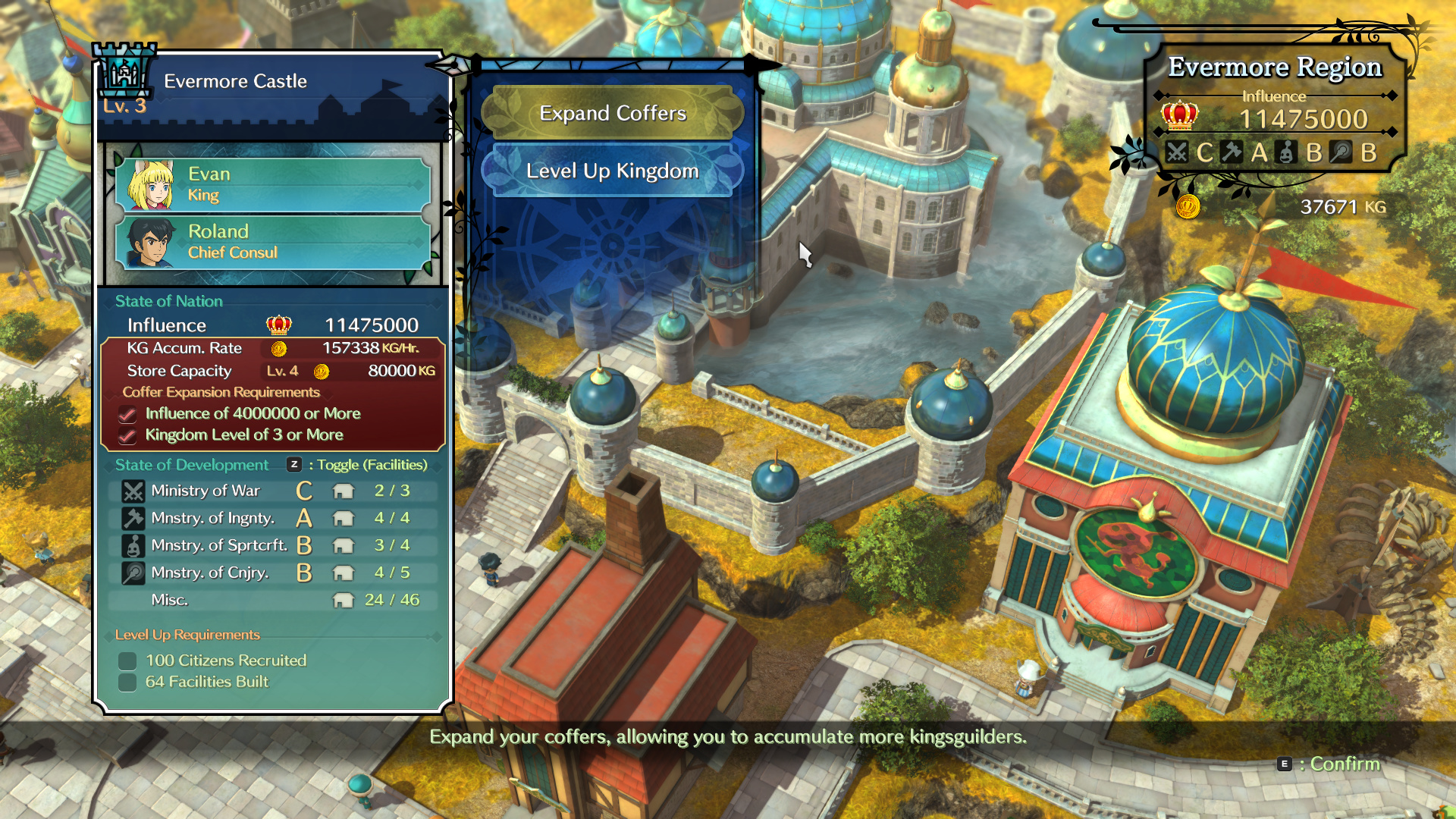Select Roland the Chief Consul row
This screenshot has width=1456, height=819.
(x=273, y=242)
